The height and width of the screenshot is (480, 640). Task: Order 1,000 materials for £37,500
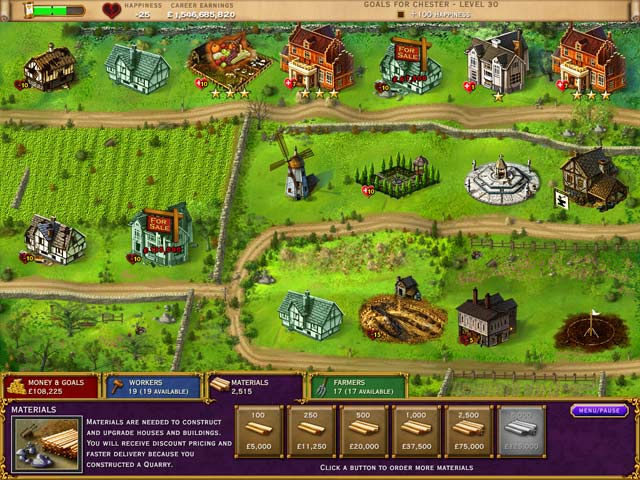click(416, 431)
